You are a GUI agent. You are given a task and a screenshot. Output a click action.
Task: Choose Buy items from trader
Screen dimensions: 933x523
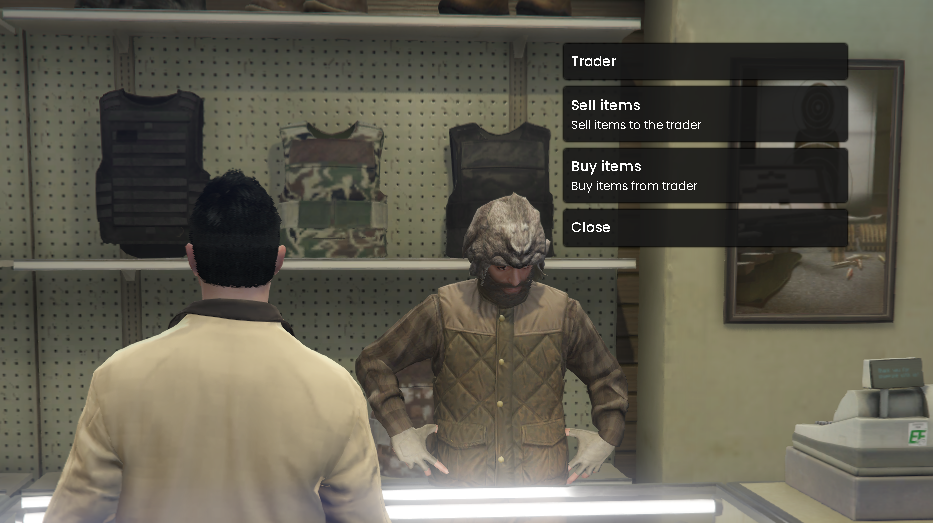pos(705,175)
